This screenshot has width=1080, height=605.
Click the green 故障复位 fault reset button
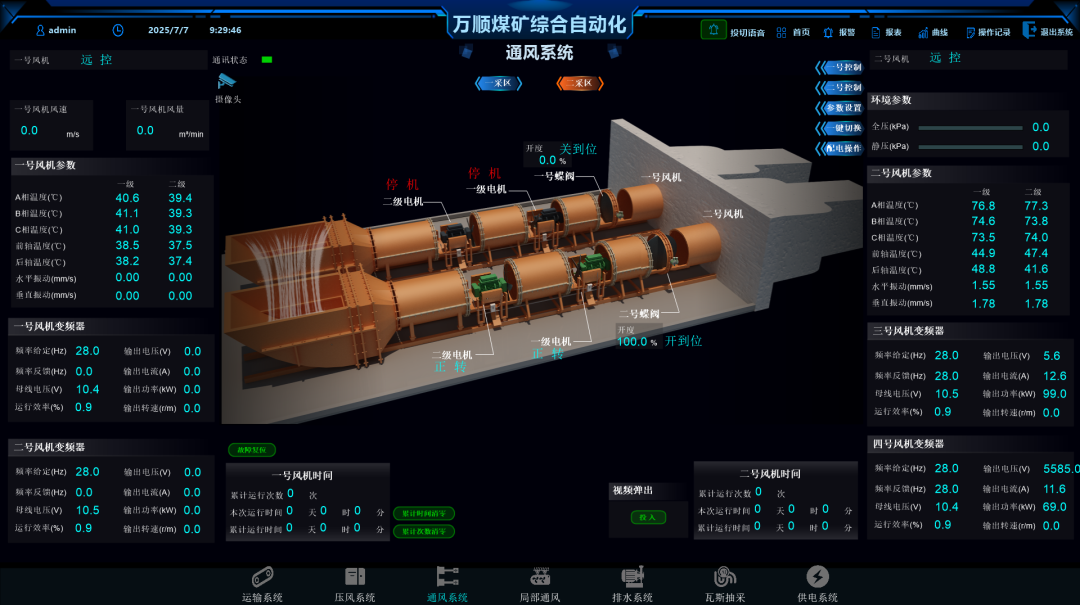click(251, 451)
